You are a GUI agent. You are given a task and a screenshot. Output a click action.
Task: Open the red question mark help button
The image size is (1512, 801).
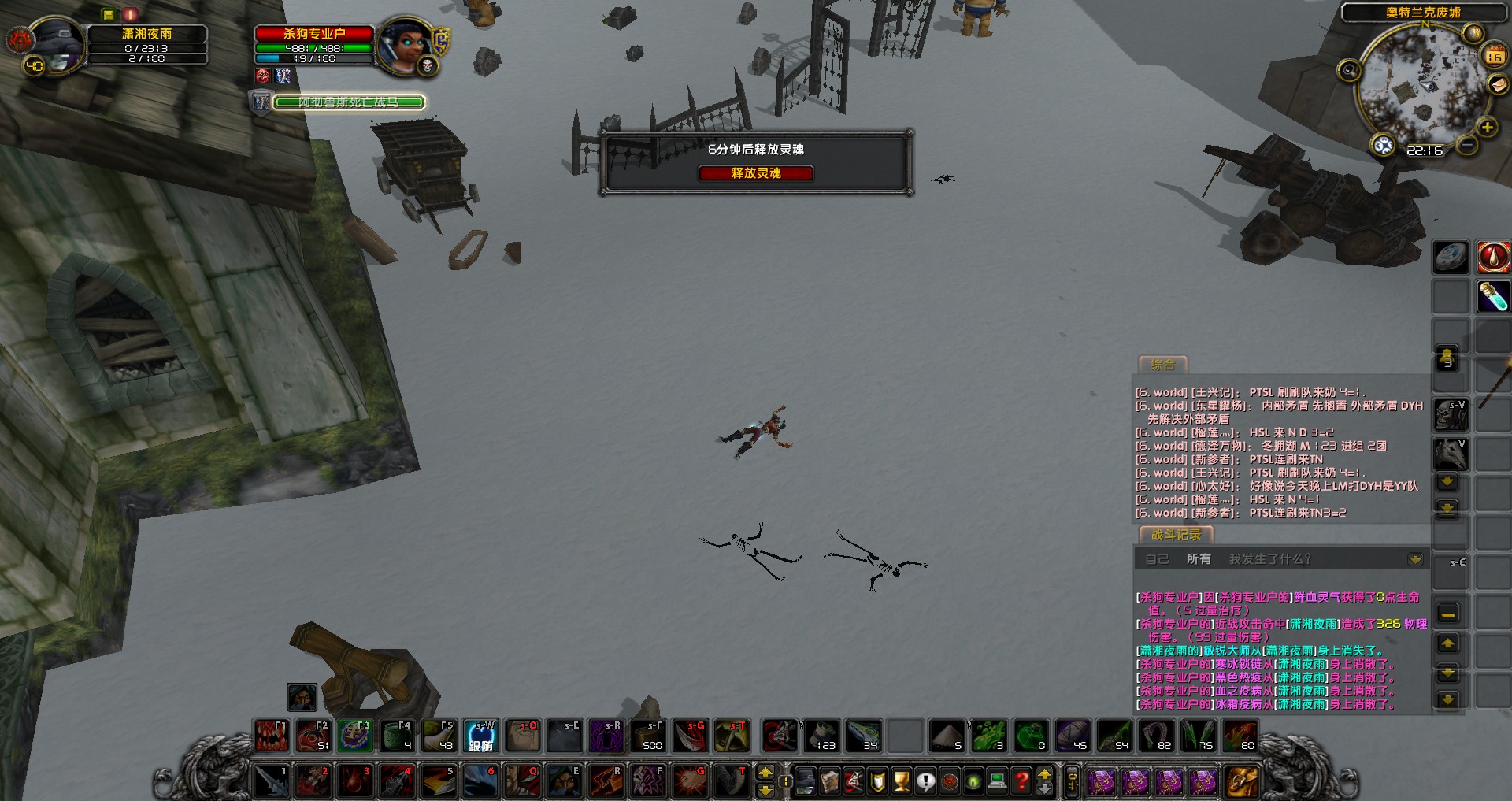(1021, 781)
